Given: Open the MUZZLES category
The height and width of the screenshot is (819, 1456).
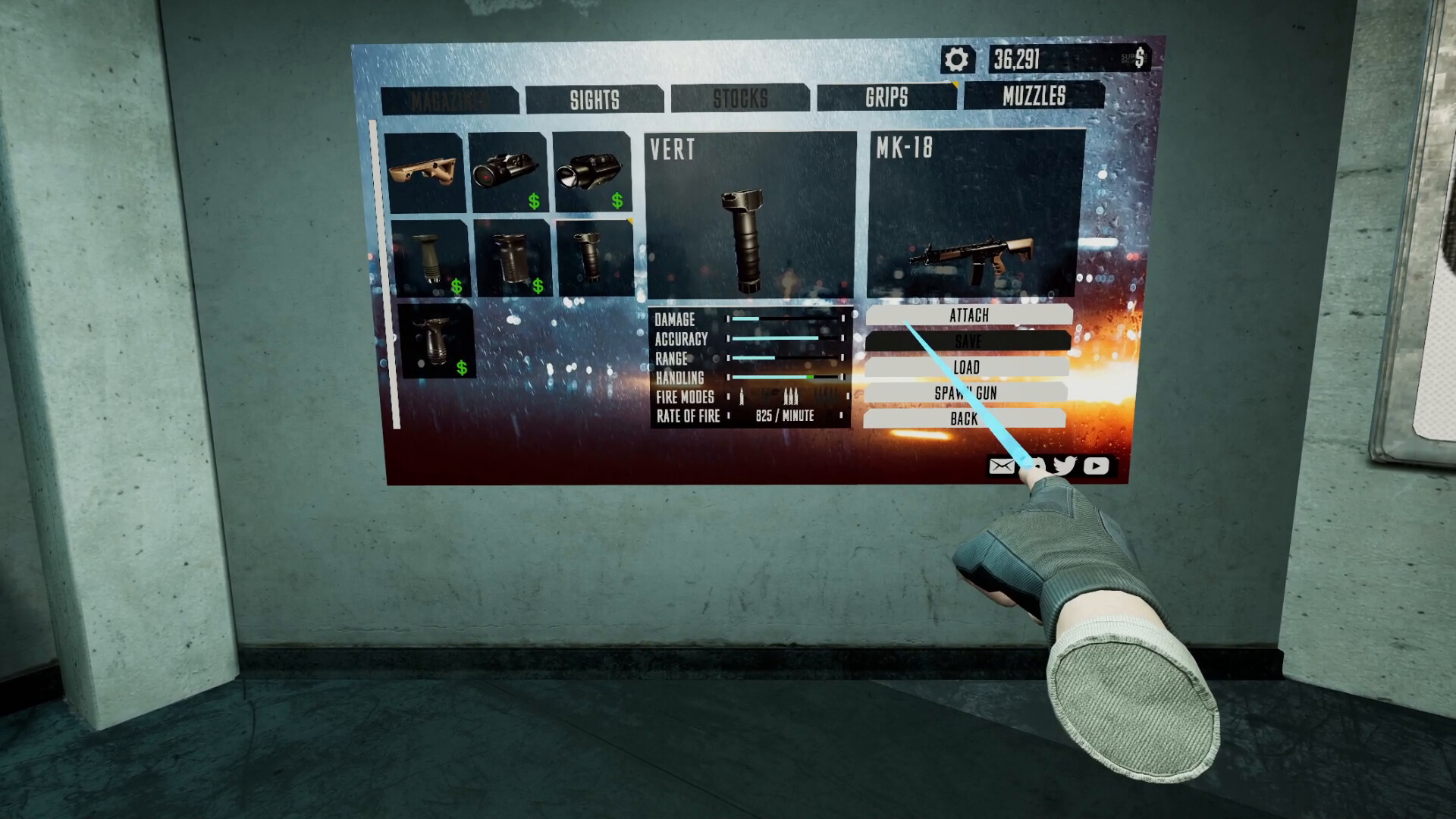Looking at the screenshot, I should (1034, 97).
